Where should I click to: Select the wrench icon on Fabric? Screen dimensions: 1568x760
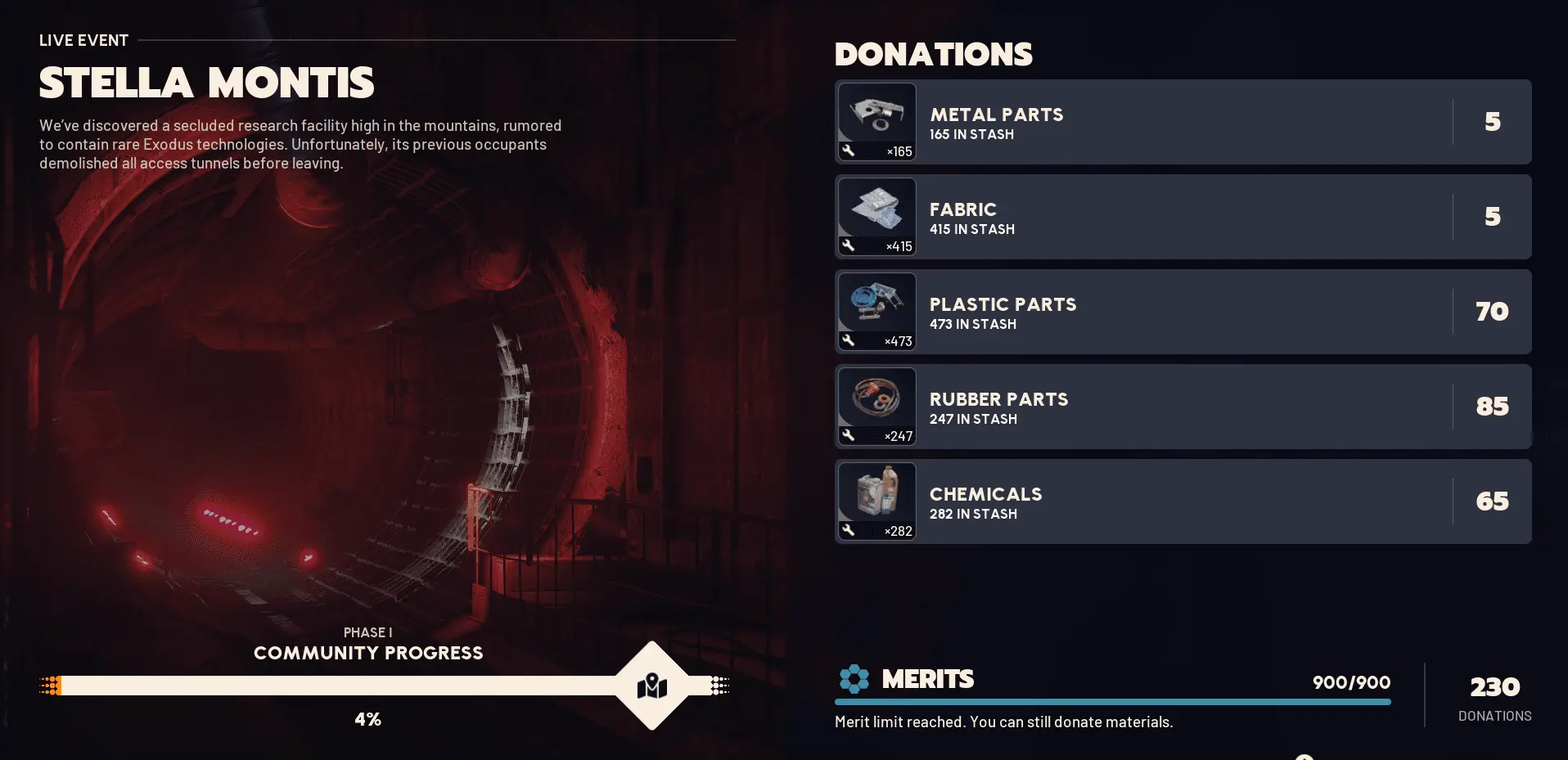[x=849, y=245]
